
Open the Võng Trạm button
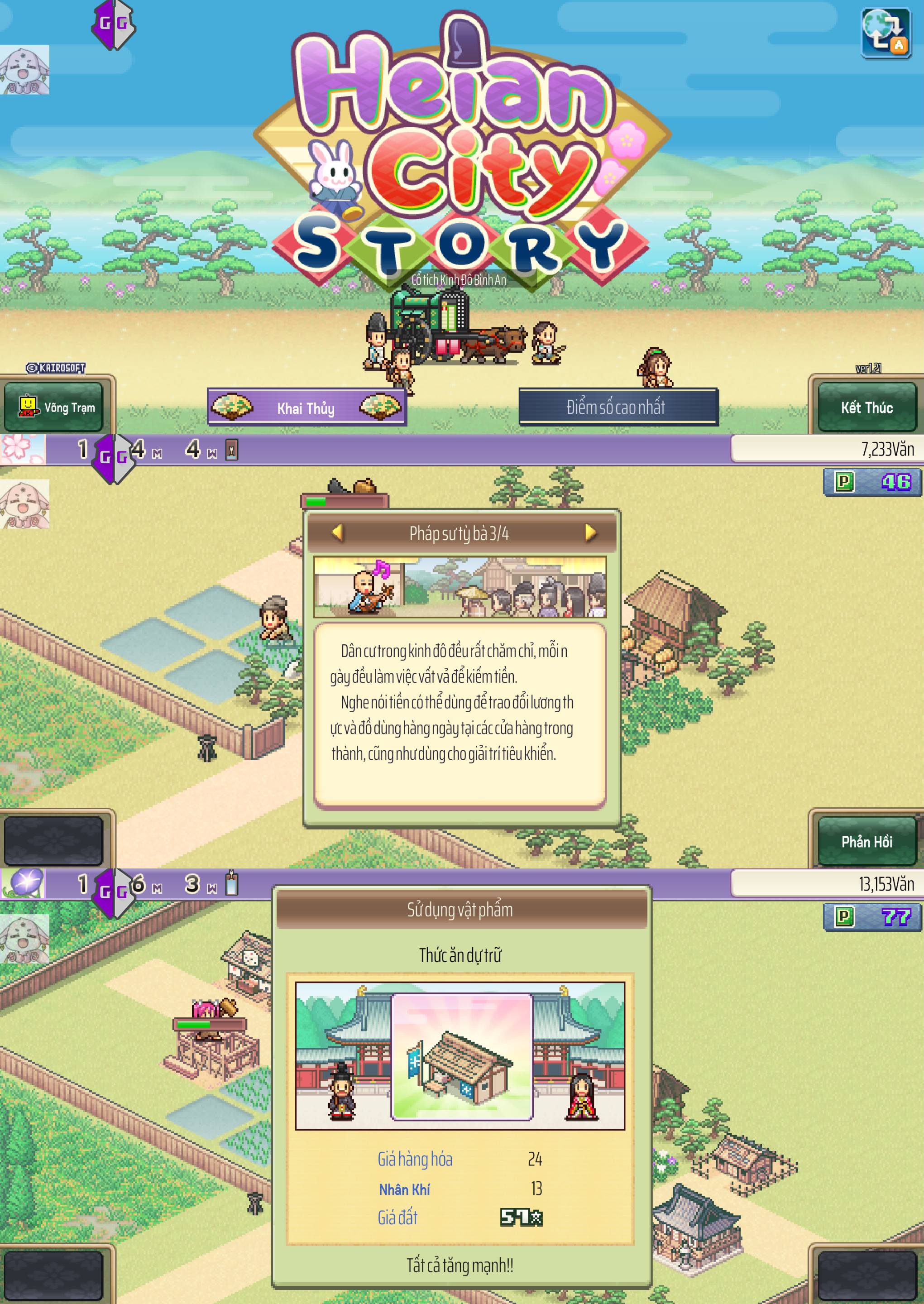tap(55, 407)
